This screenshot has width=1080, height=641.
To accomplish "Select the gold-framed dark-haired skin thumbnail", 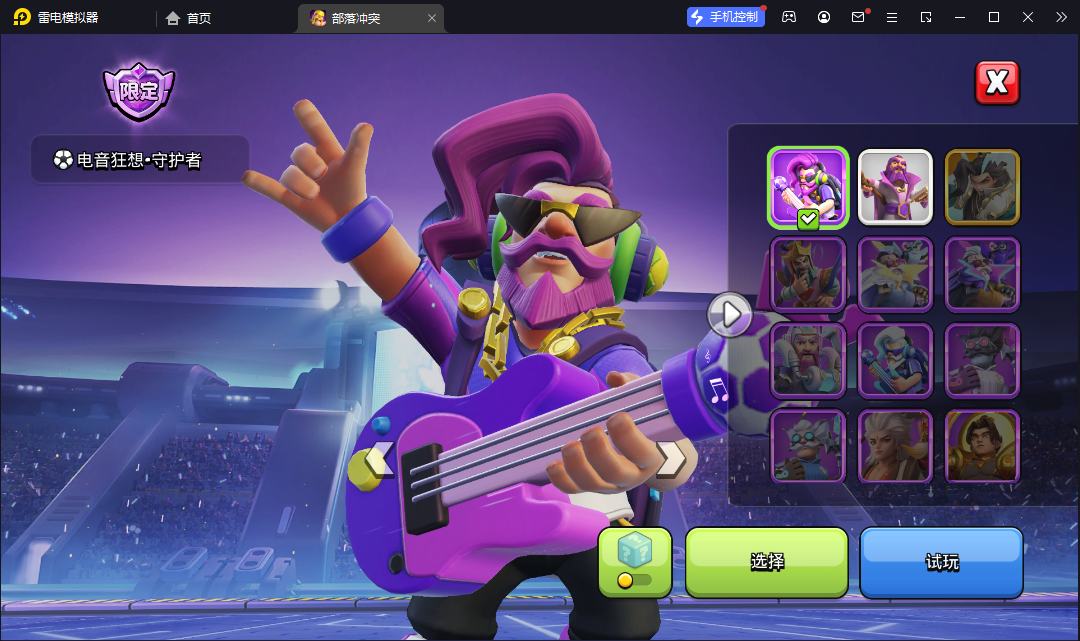I will pos(982,187).
